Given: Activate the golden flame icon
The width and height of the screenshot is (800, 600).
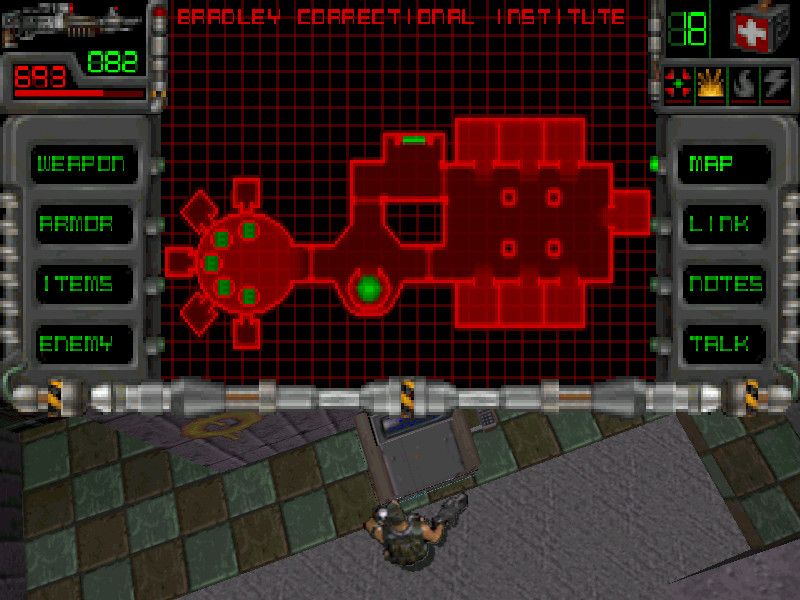Looking at the screenshot, I should tap(712, 87).
